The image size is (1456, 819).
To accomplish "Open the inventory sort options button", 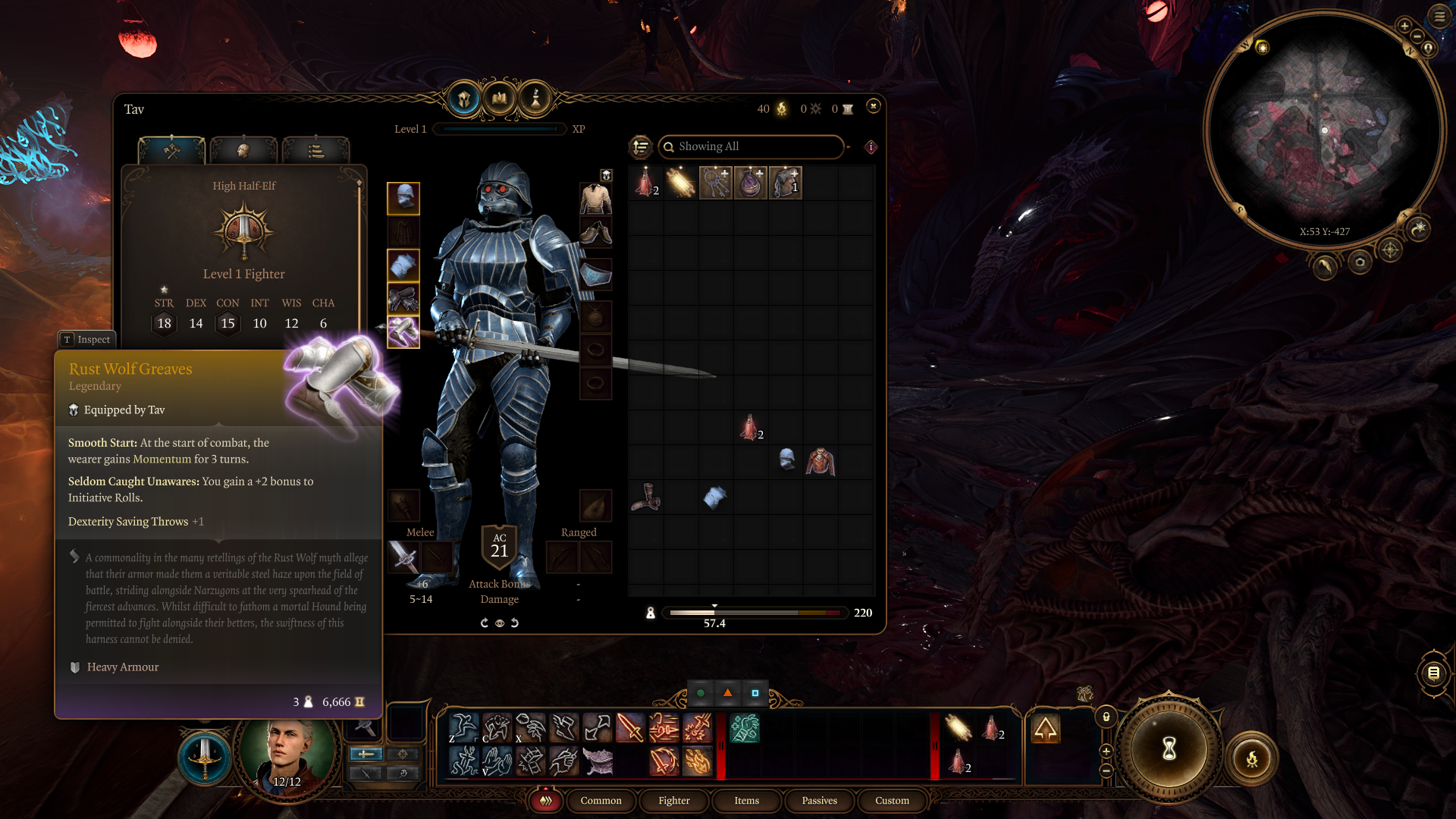I will point(641,146).
